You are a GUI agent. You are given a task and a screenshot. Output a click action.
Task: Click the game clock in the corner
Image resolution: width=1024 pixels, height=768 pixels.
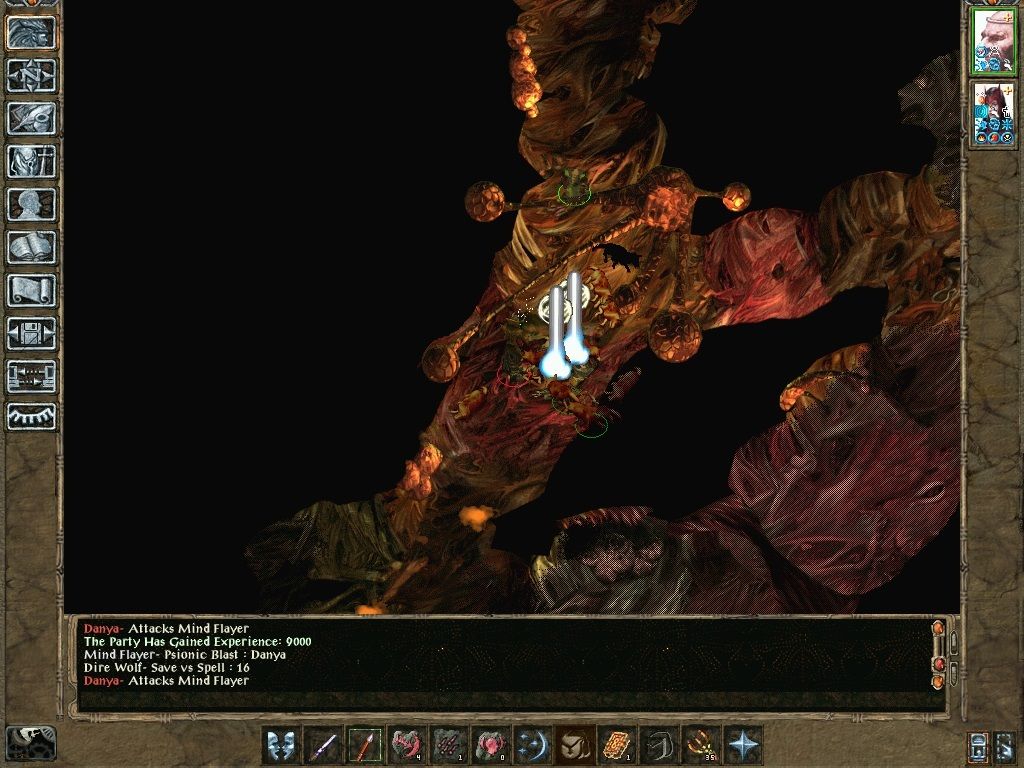(x=31, y=741)
